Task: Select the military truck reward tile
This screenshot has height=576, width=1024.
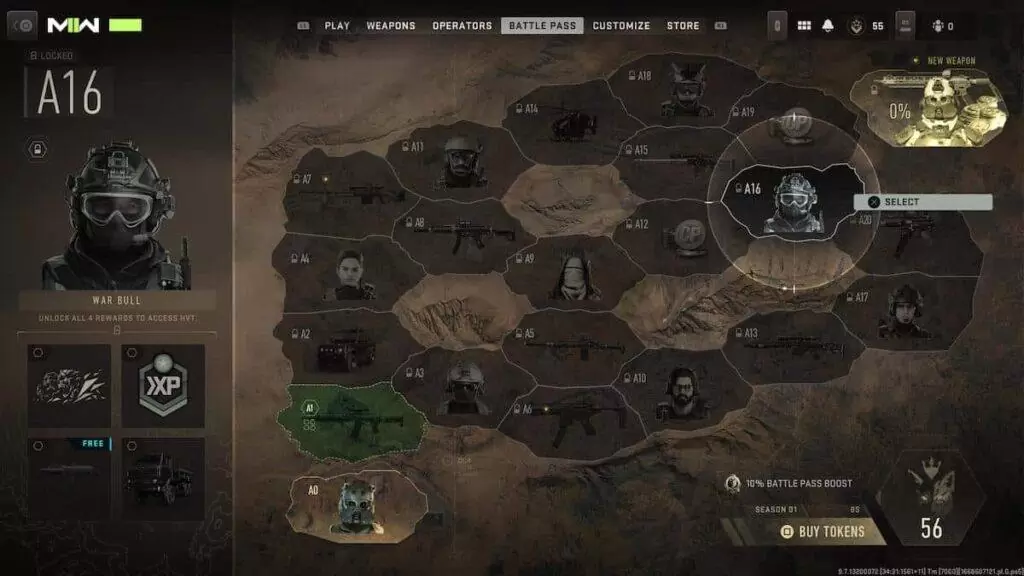Action: click(x=163, y=478)
